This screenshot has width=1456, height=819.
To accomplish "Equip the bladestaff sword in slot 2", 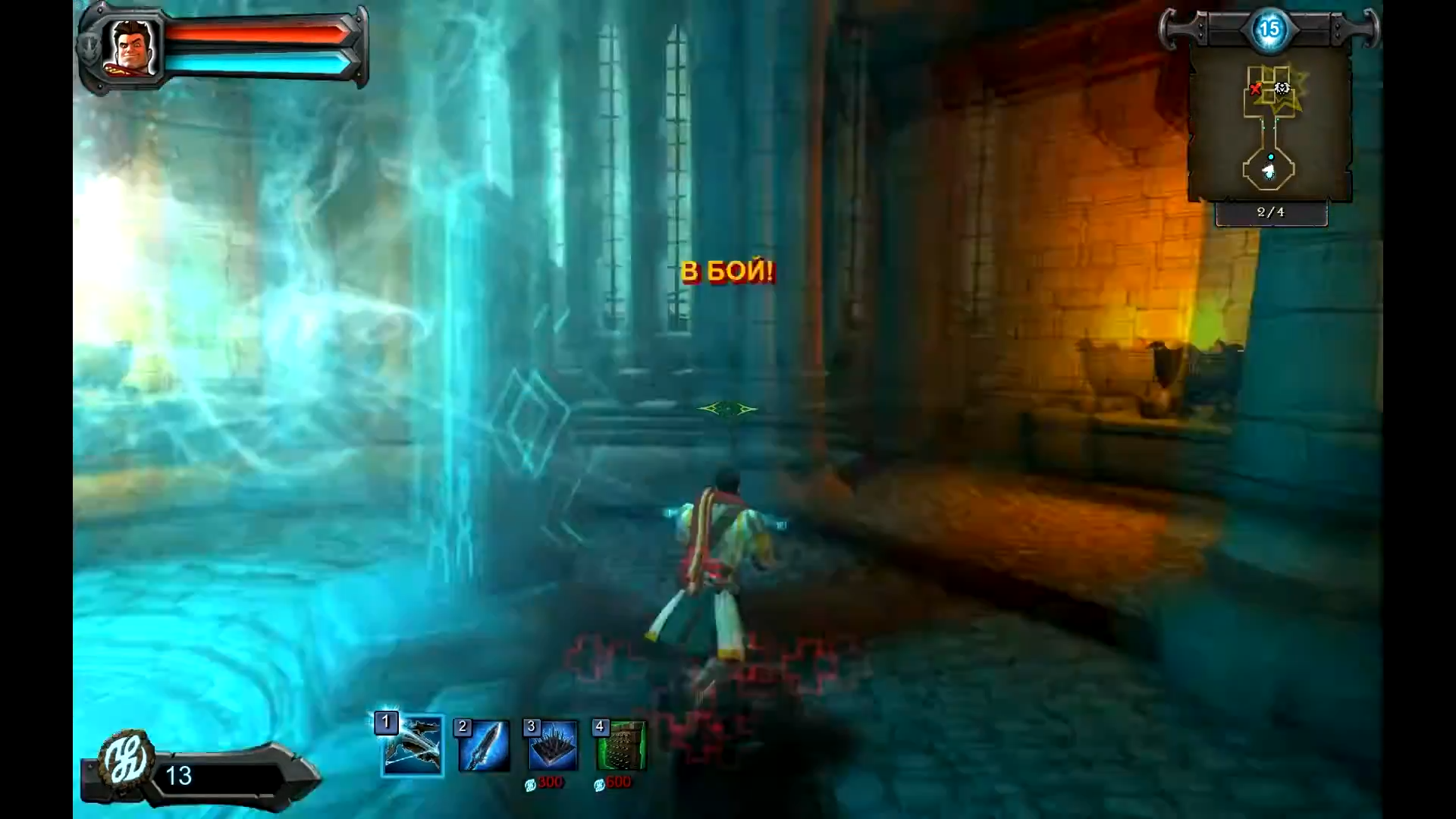I will pos(484,746).
